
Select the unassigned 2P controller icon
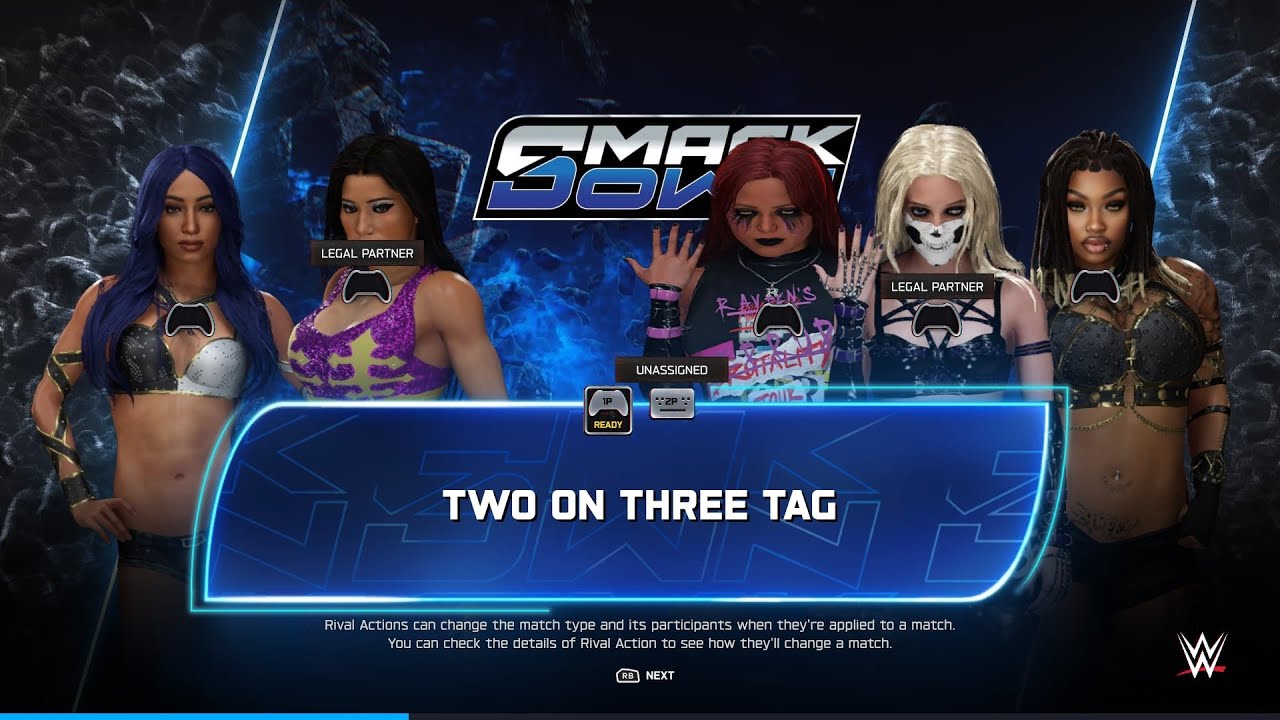pyautogui.click(x=671, y=402)
